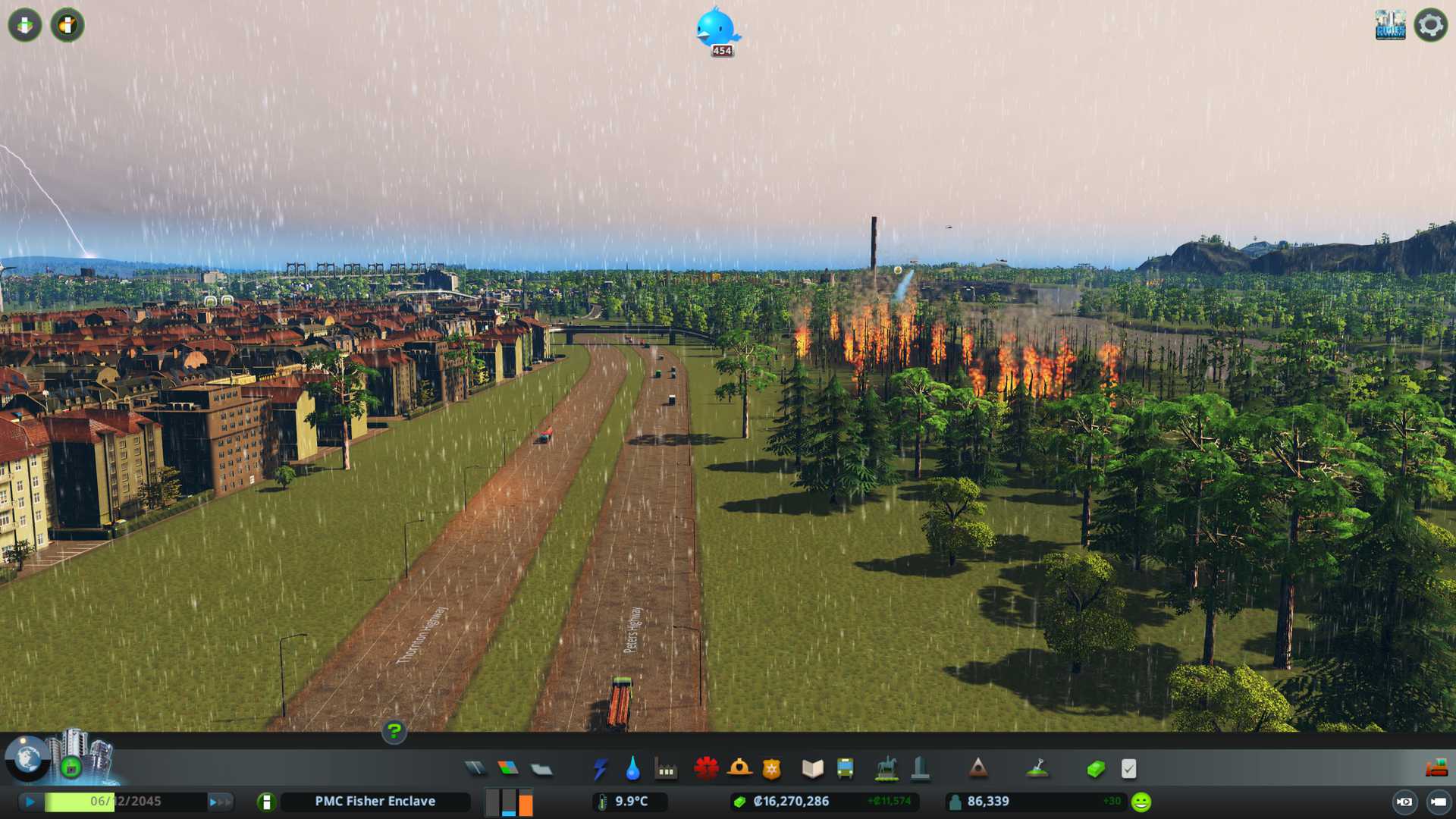Open the Economy money panel

[1096, 769]
